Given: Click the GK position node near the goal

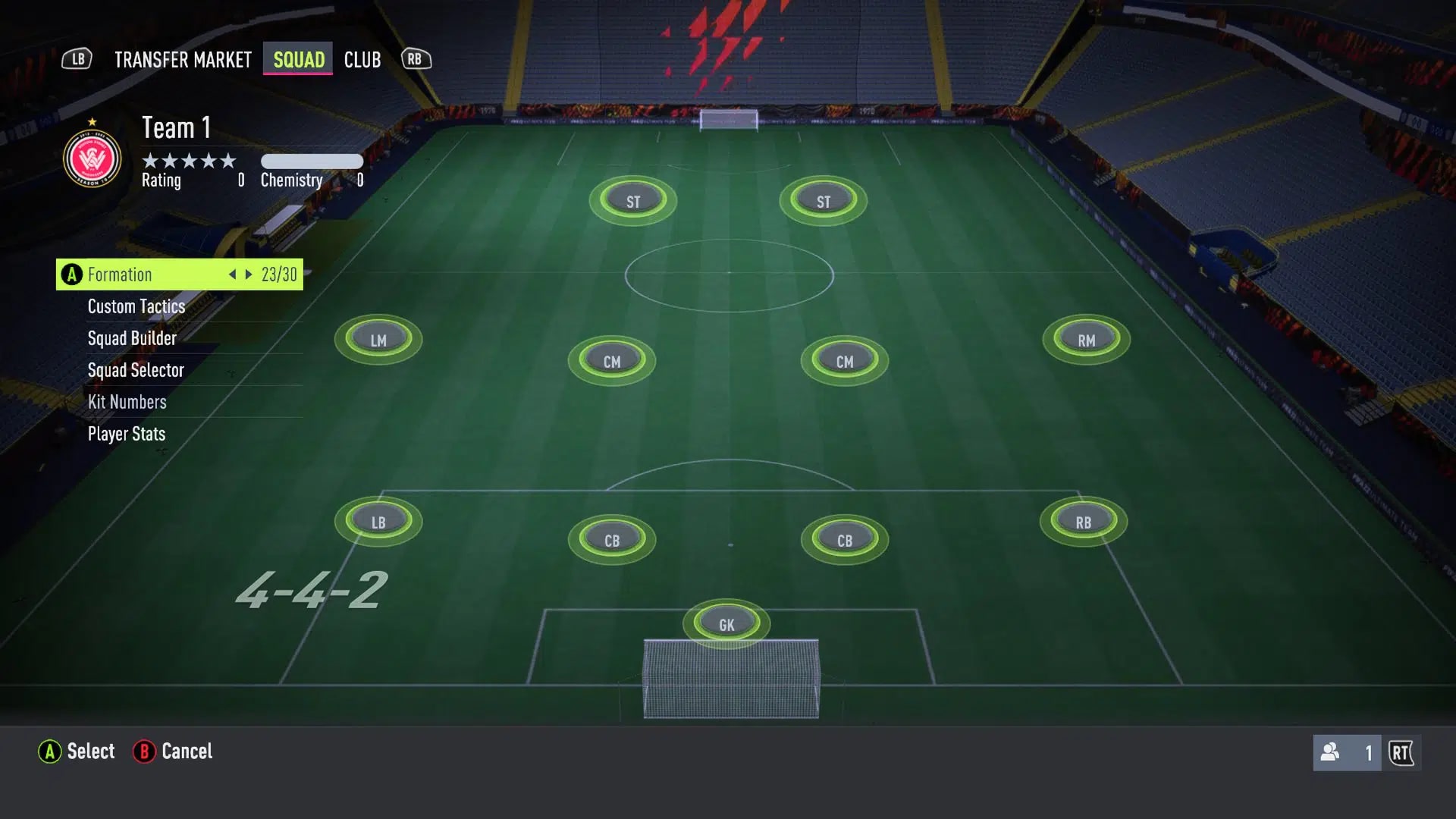Looking at the screenshot, I should pos(725,623).
